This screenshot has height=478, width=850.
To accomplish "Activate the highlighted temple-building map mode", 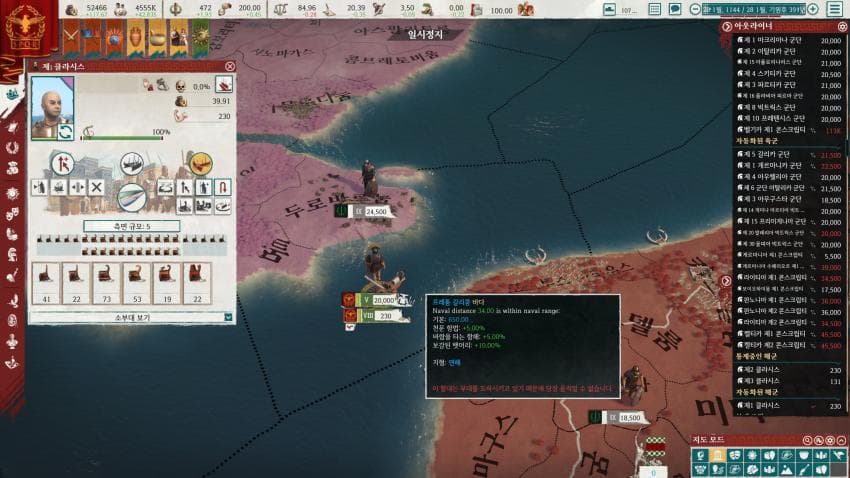I will pyautogui.click(x=717, y=455).
